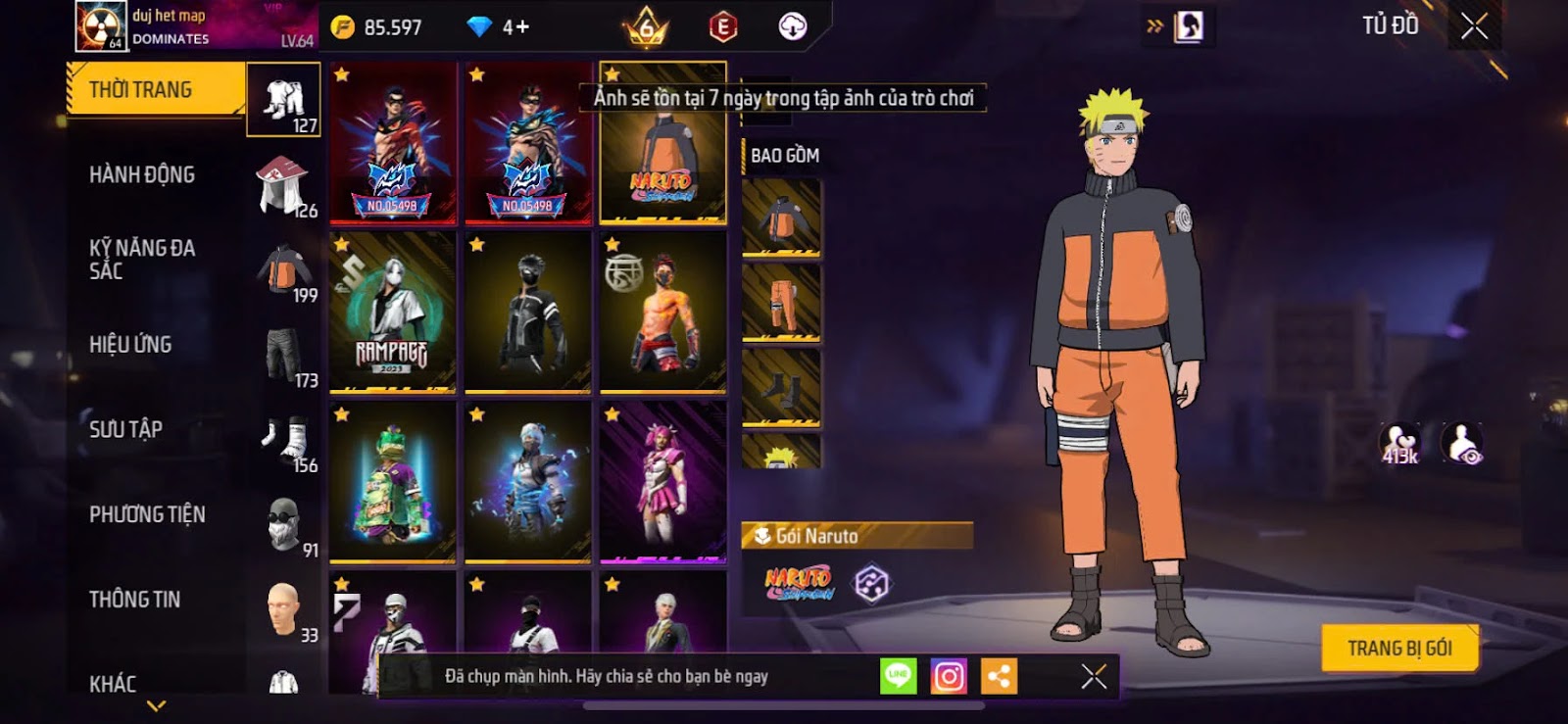
Task: Choose the Rampage 2023 outfit bundle
Action: [x=392, y=313]
